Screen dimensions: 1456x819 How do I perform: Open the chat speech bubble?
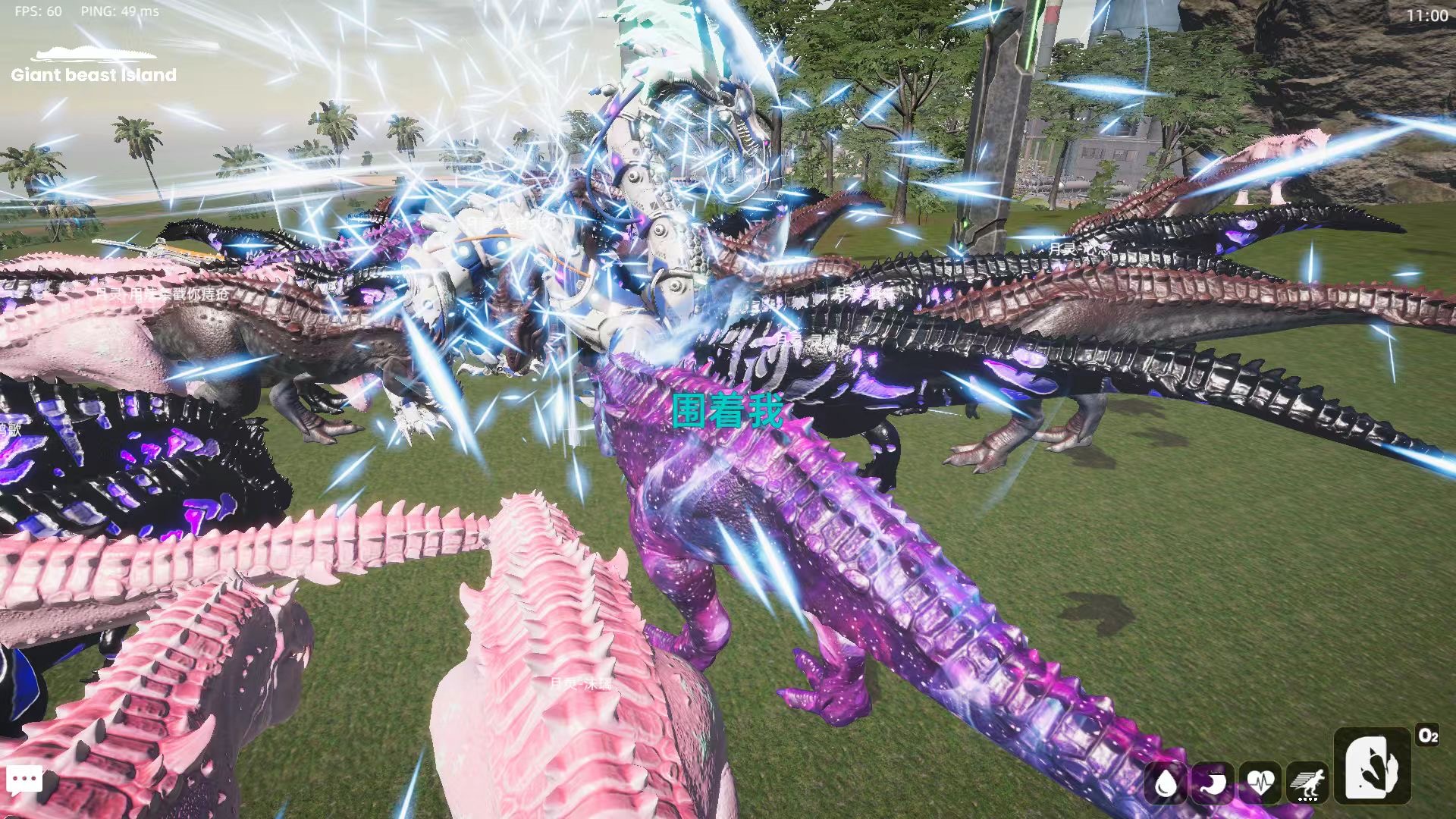pyautogui.click(x=24, y=780)
